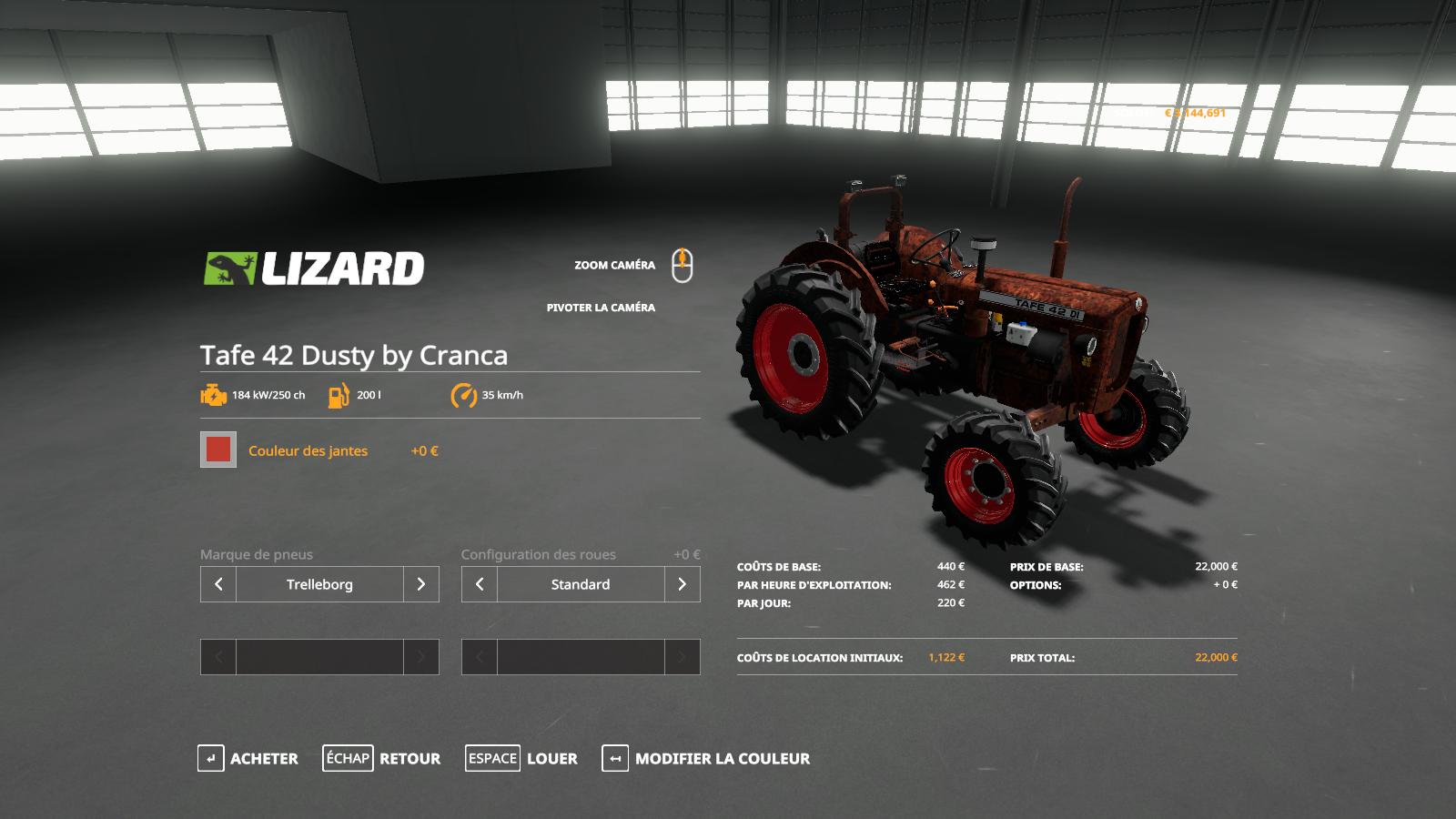Image resolution: width=1456 pixels, height=819 pixels.
Task: Choose Modifier la couleur option
Action: [x=706, y=758]
